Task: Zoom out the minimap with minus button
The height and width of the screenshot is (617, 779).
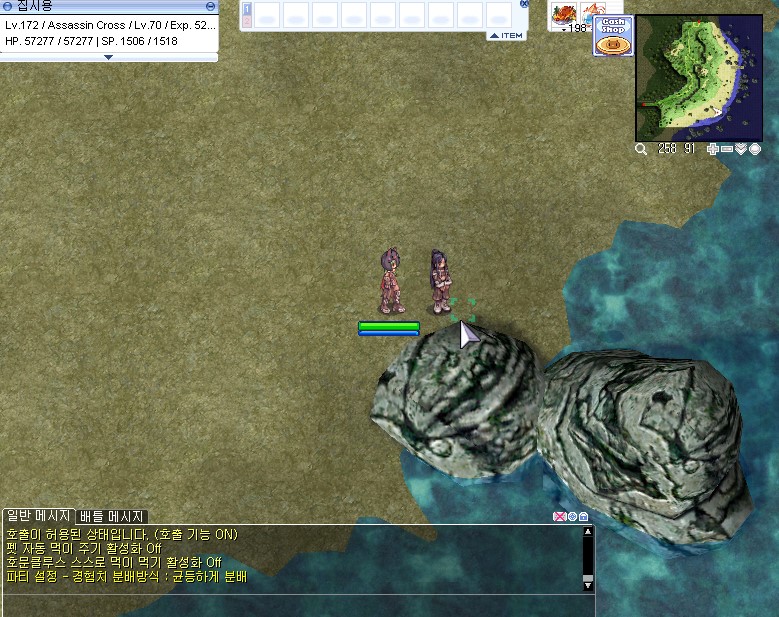Action: coord(727,149)
